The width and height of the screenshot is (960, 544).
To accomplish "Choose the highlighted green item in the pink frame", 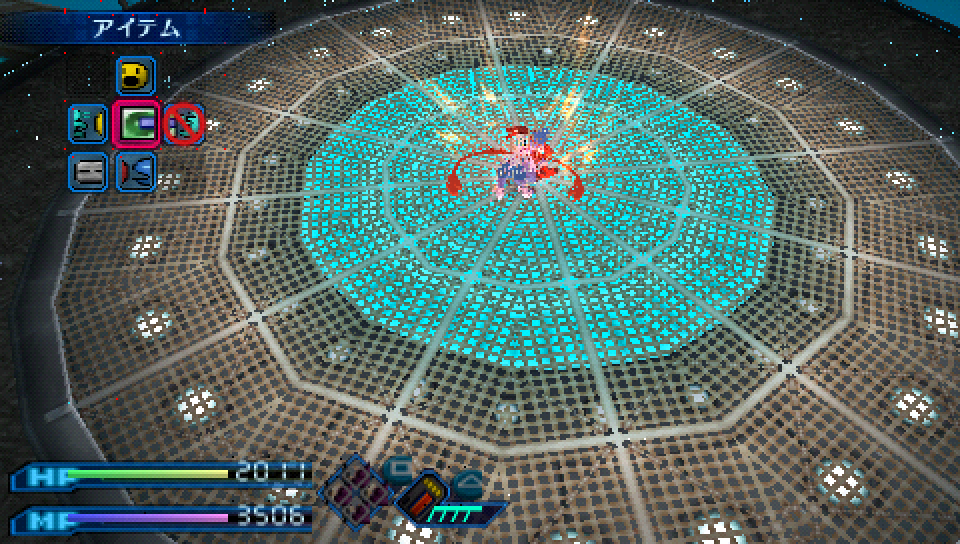I will click(135, 124).
